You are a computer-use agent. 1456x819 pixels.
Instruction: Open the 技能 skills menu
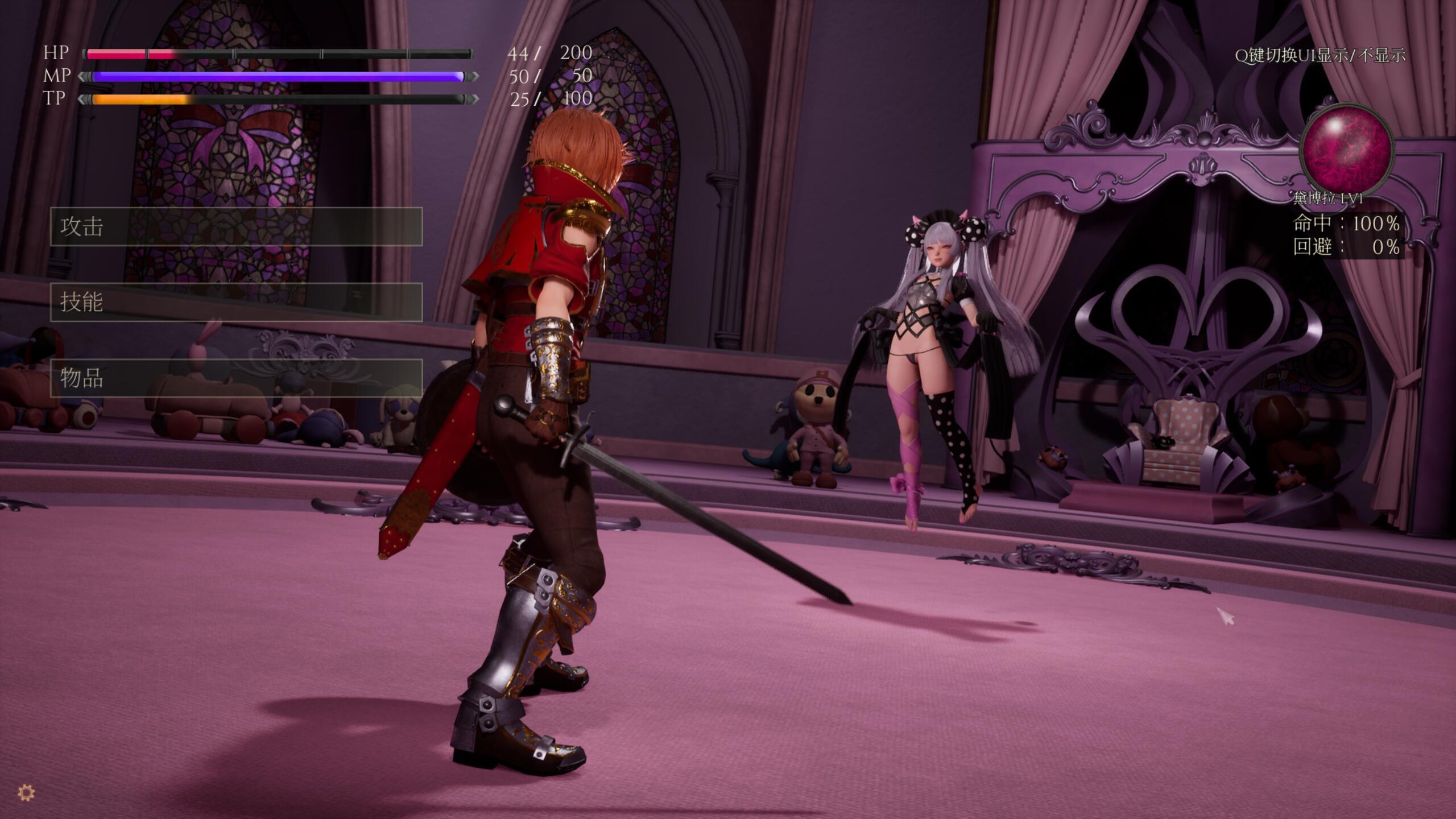pos(236,302)
